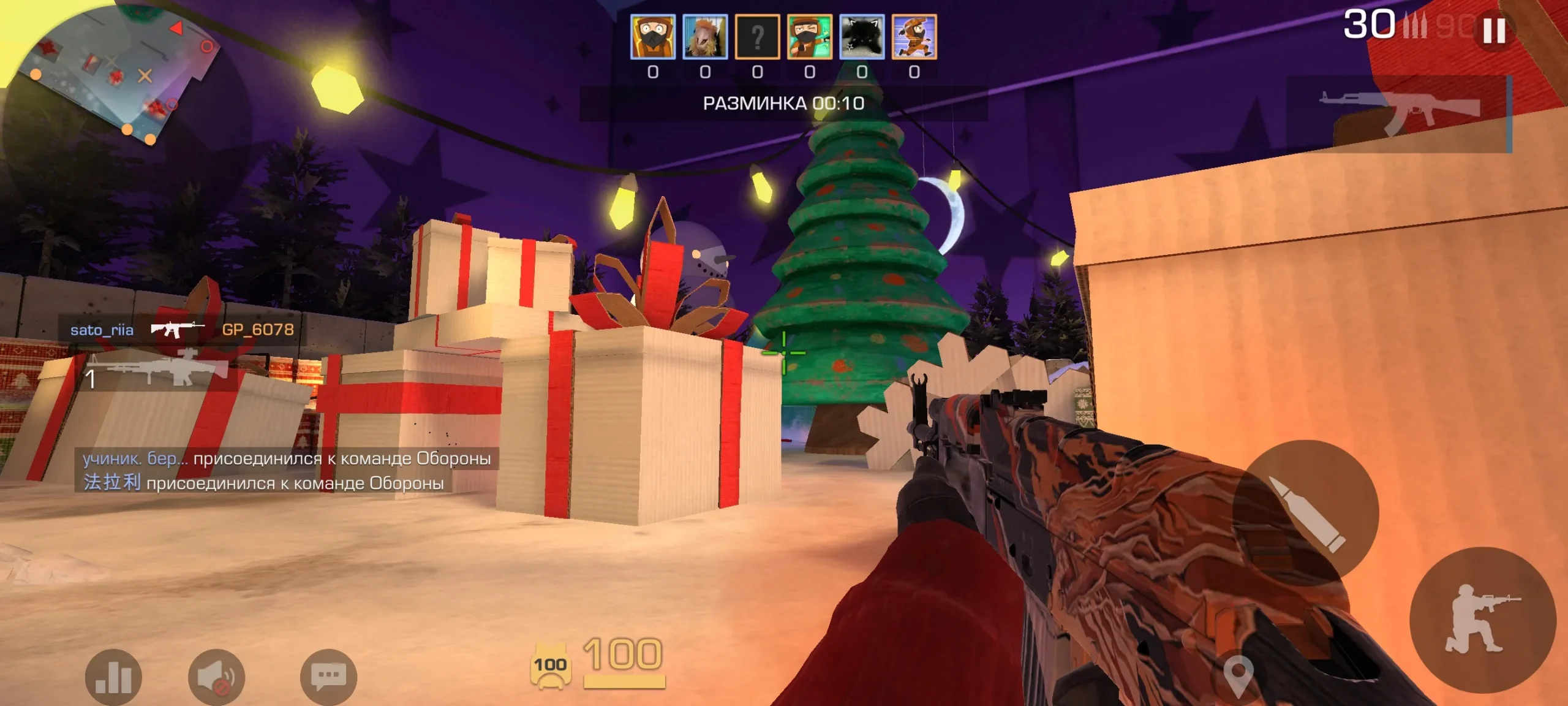Open the chat speech bubble button
This screenshot has width=1568, height=706.
(x=328, y=677)
